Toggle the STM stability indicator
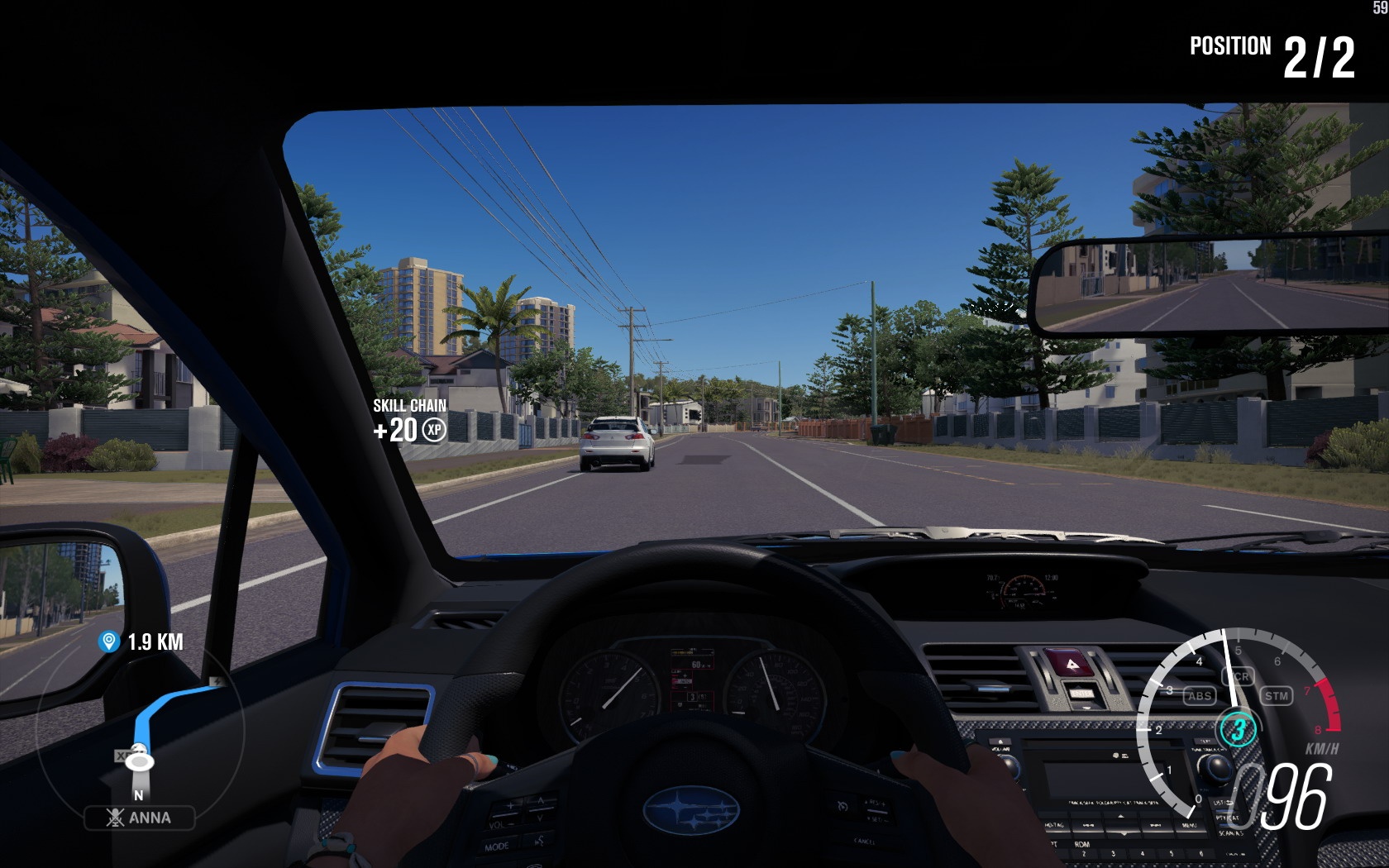This screenshot has height=868, width=1389. [x=1277, y=696]
